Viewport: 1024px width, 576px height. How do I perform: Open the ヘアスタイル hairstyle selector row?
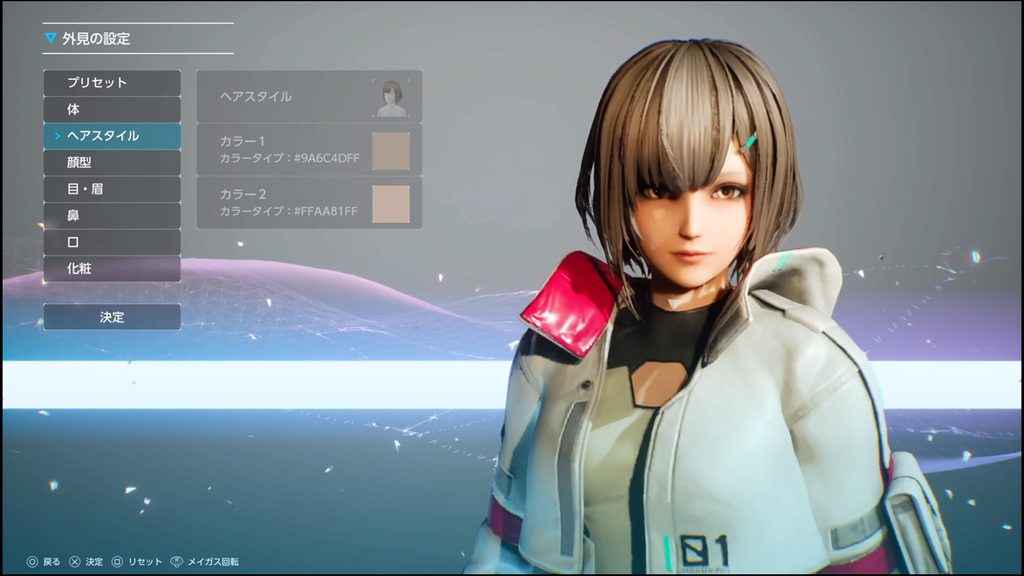pos(309,97)
